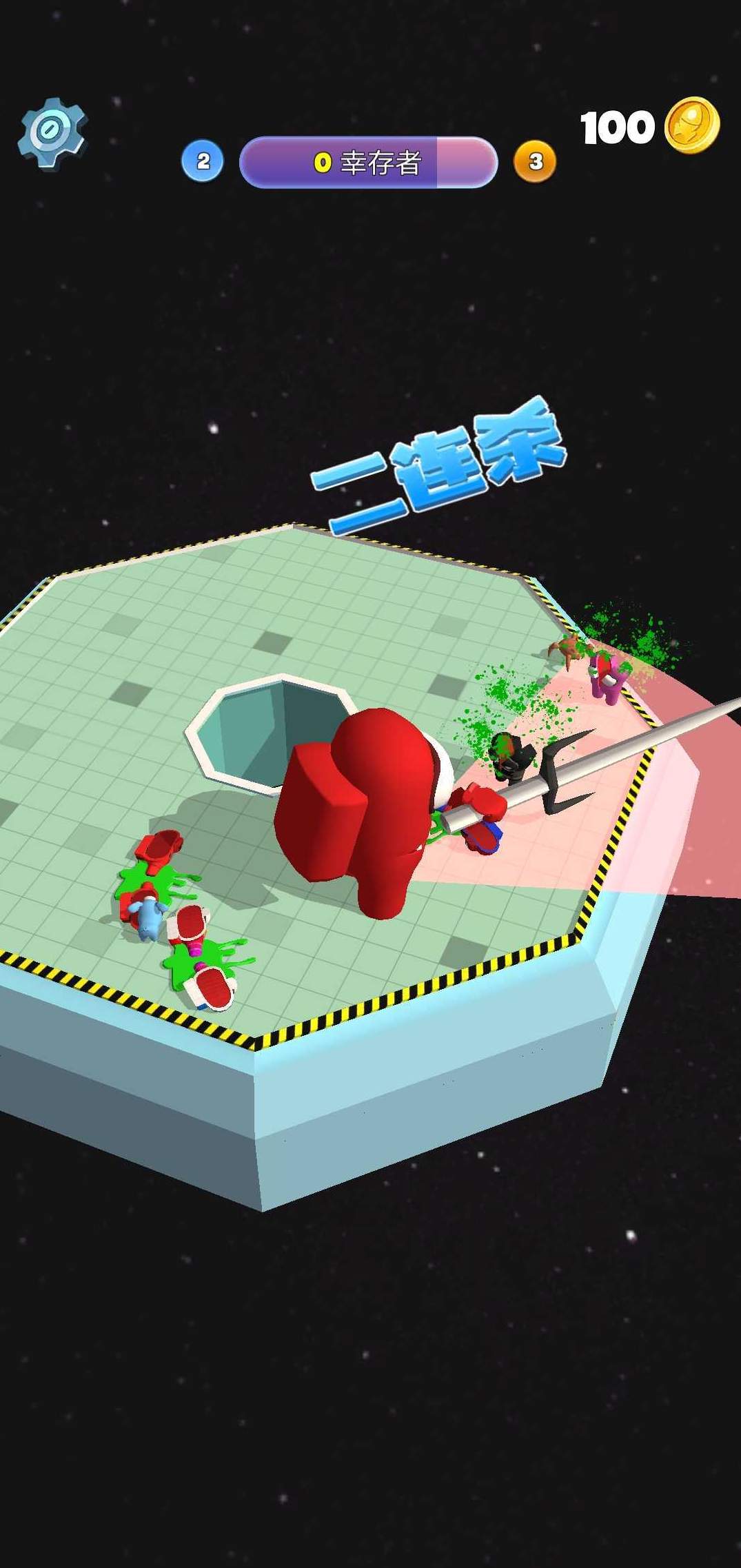Open settings with the gear icon
This screenshot has height=1568, width=741.
pos(52,133)
